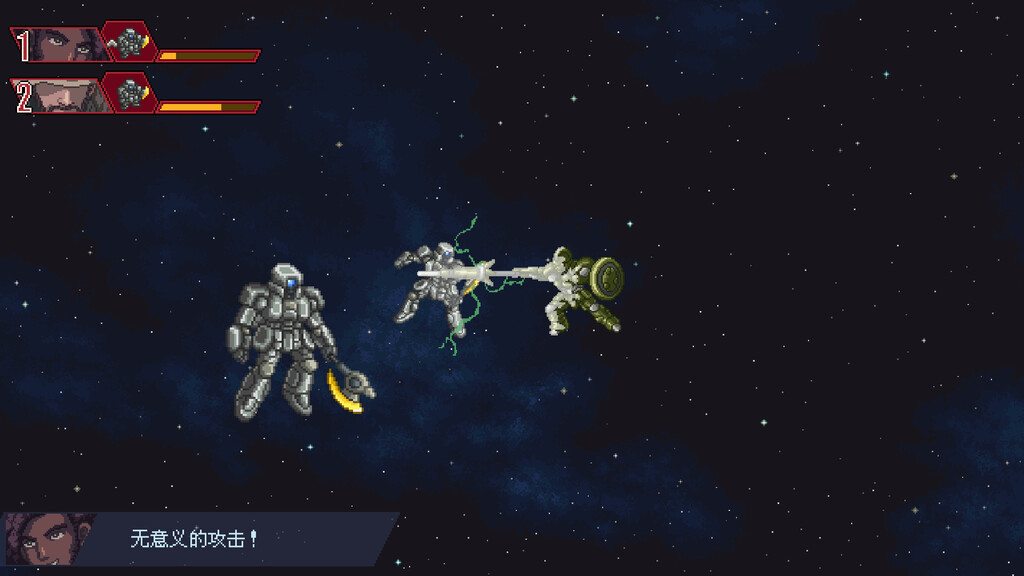1024x576 pixels.
Task: Click player 1's mech icon
Action: tap(129, 43)
